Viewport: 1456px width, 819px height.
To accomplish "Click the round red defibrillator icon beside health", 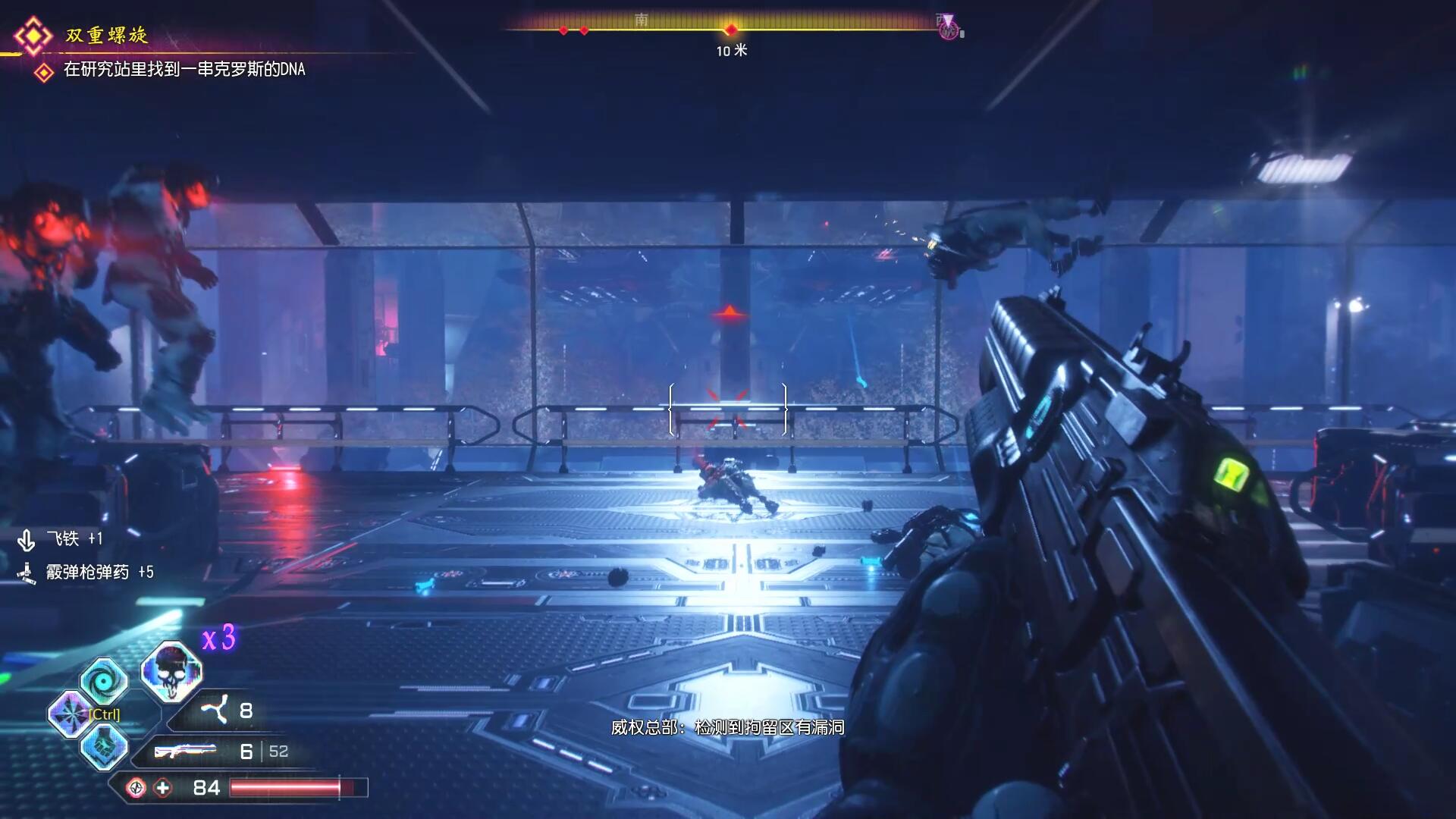I will pos(136,788).
